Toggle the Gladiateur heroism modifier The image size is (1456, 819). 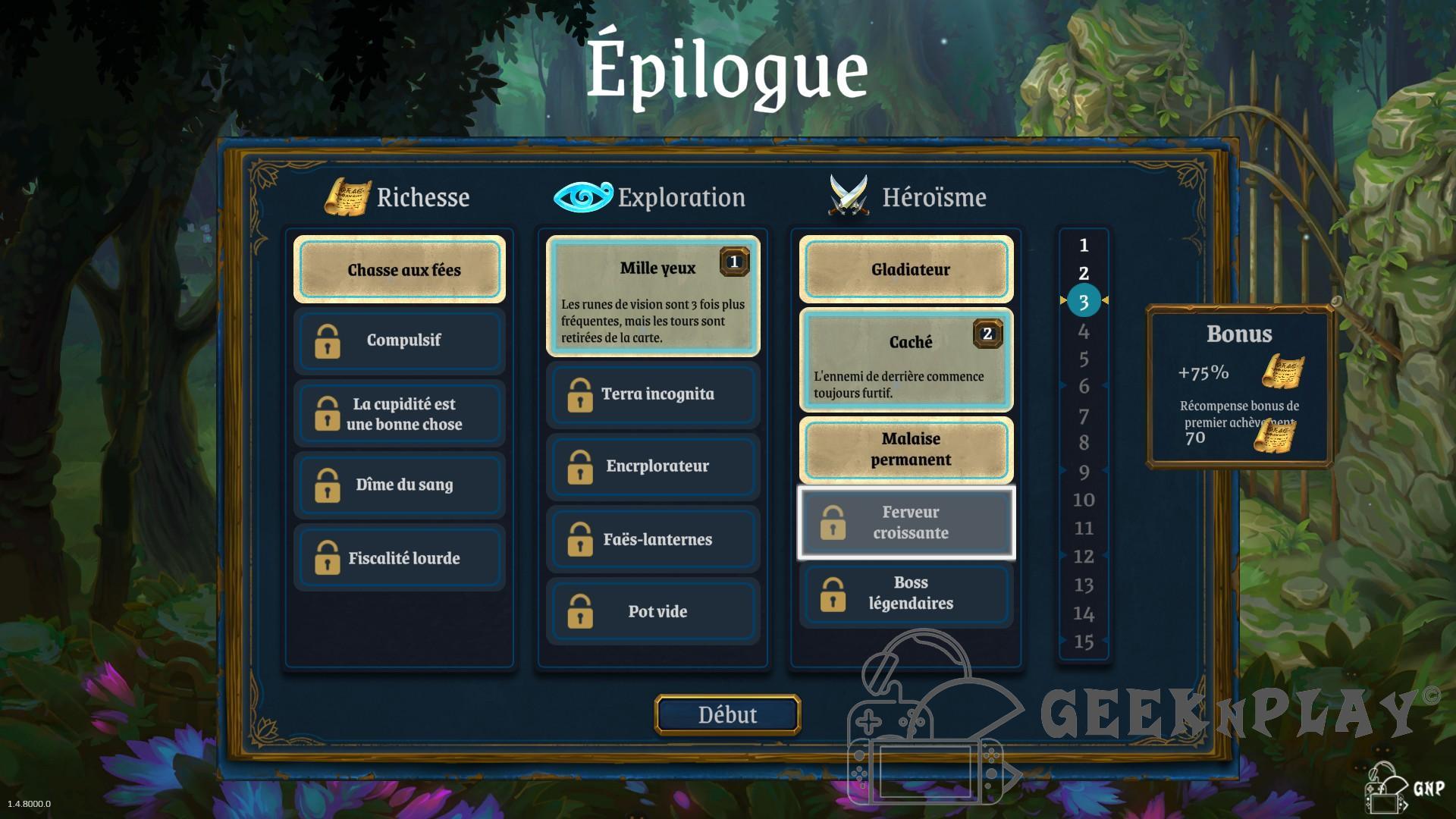pos(906,270)
